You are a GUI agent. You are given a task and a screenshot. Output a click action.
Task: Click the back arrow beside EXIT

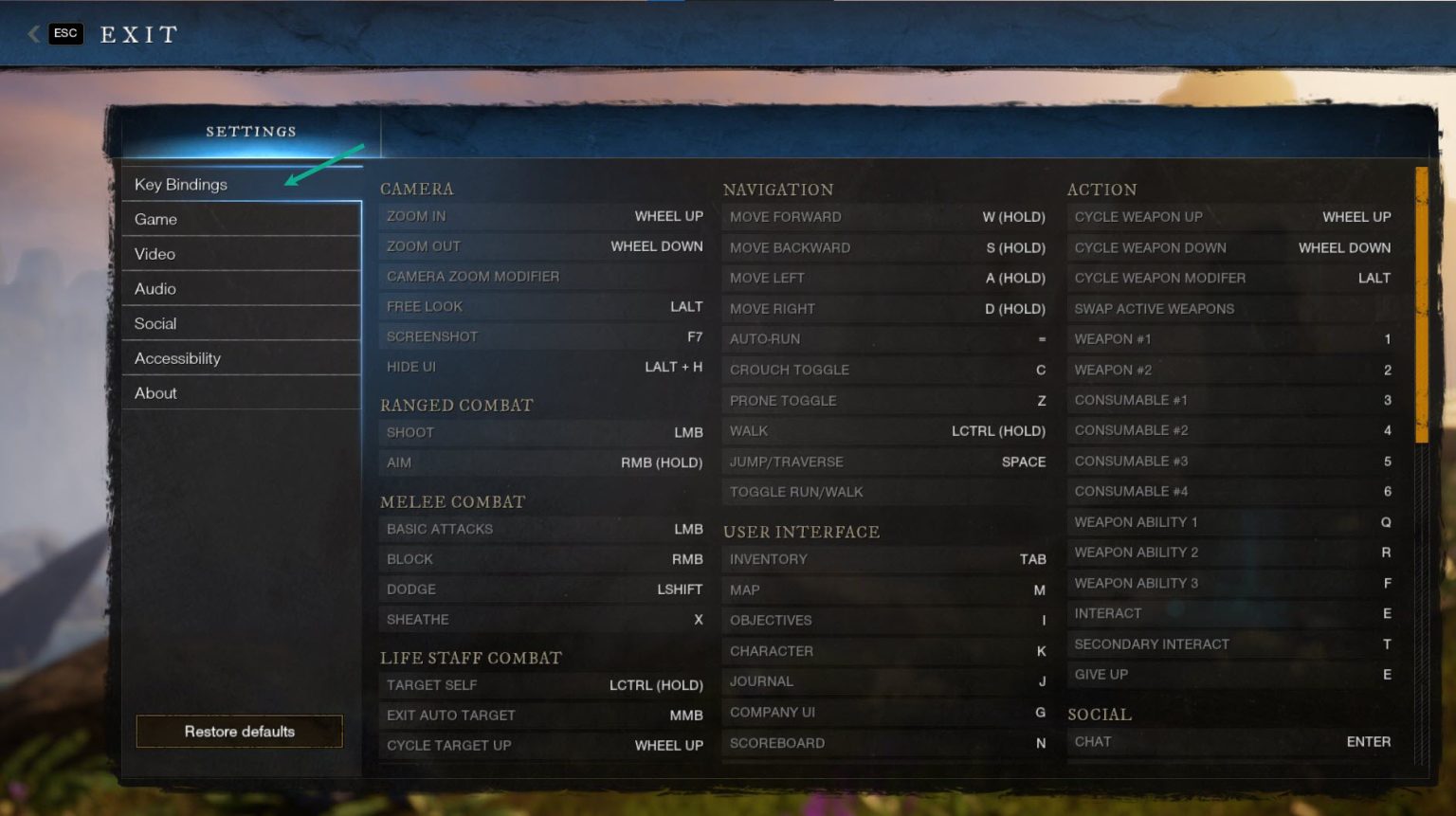point(32,33)
